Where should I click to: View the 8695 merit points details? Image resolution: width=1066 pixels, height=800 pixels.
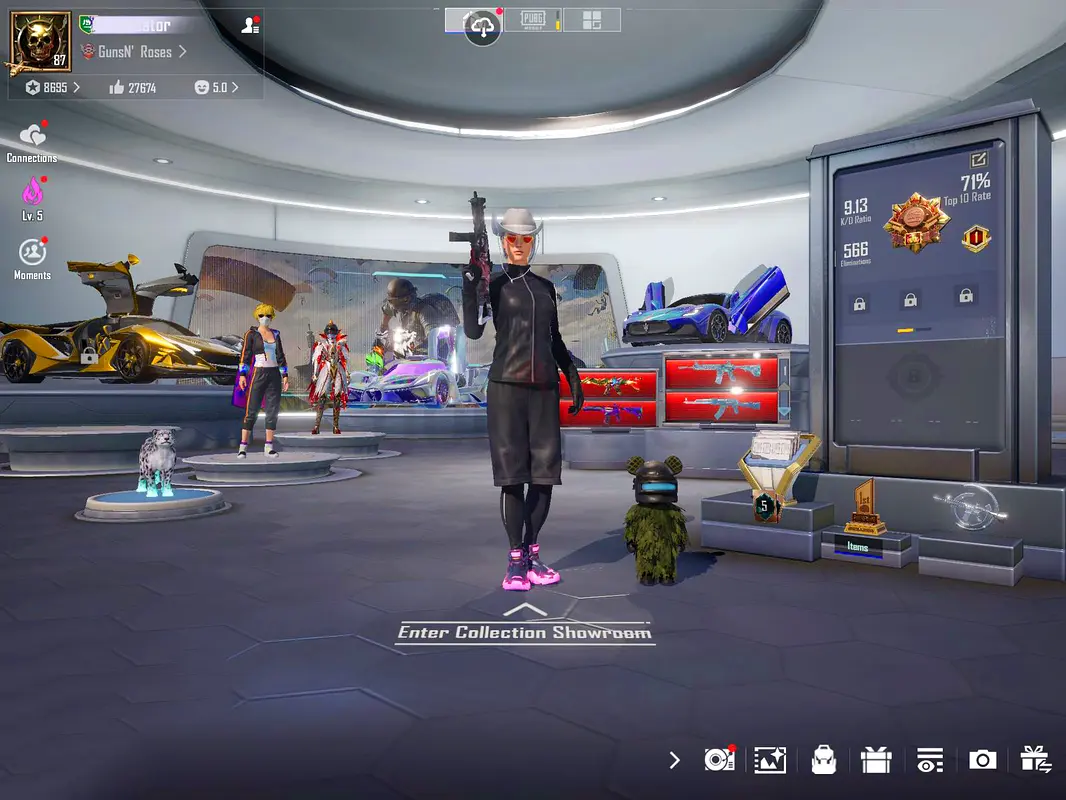[53, 88]
